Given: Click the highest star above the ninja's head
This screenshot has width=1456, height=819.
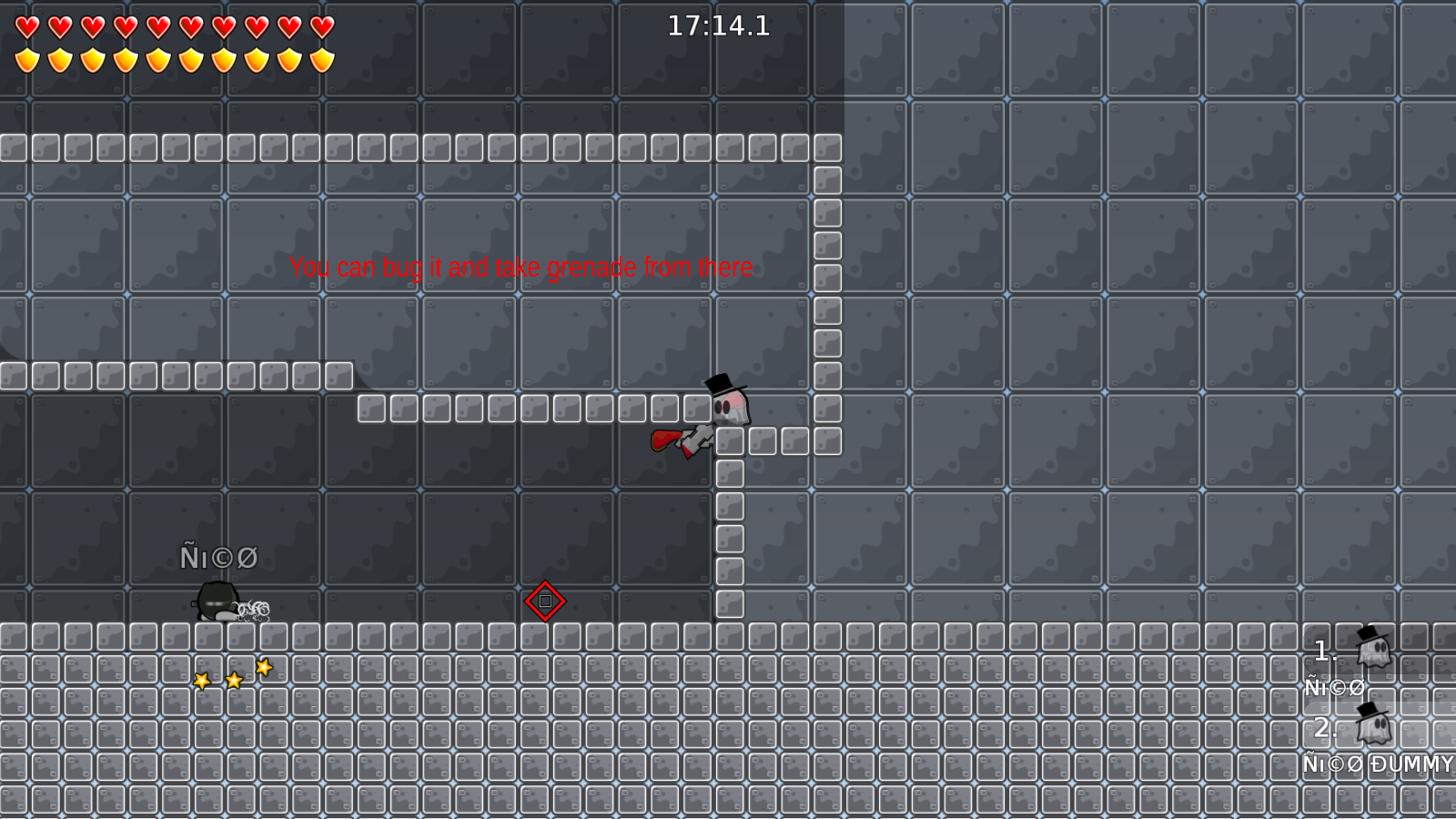Looking at the screenshot, I should 263,667.
